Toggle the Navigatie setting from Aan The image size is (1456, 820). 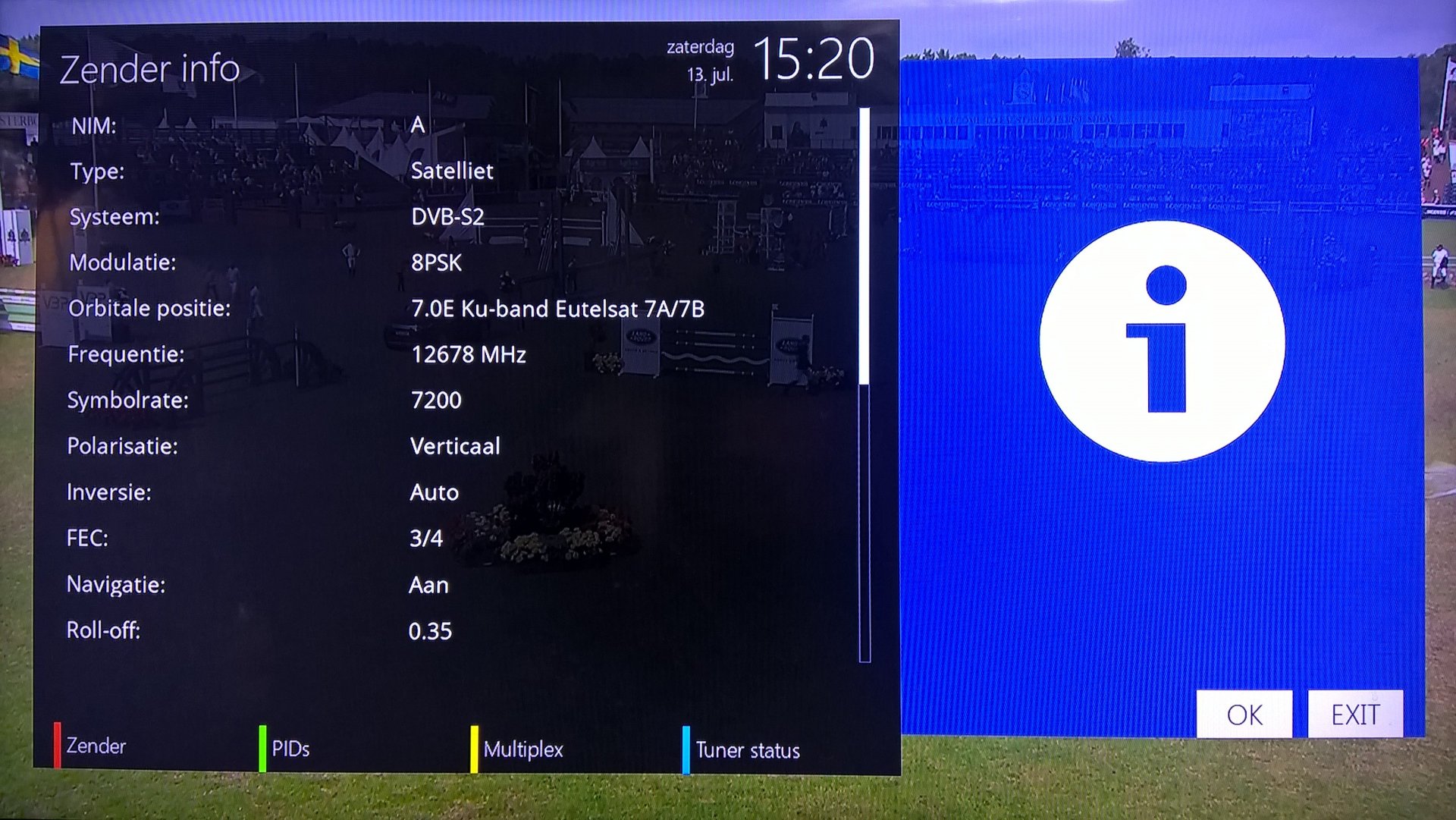(428, 584)
